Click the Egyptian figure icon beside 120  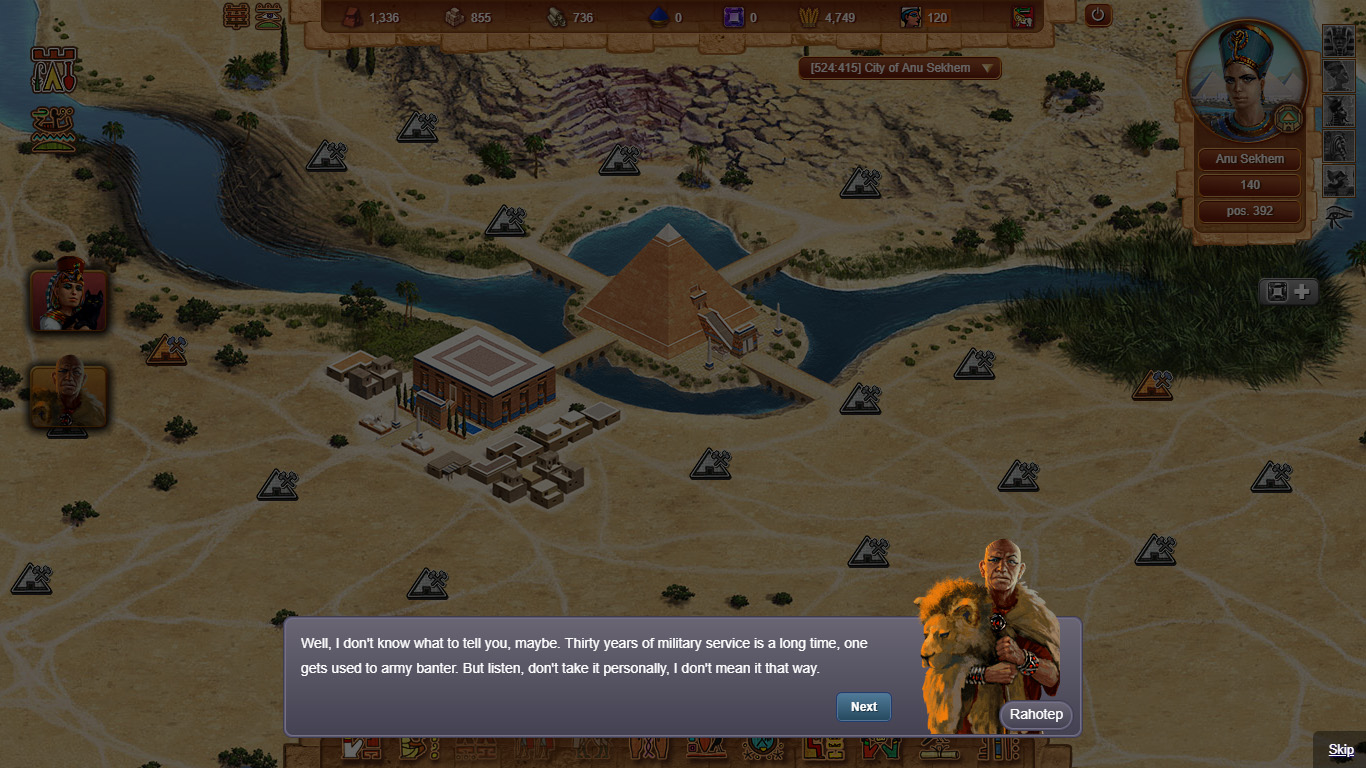(x=911, y=17)
